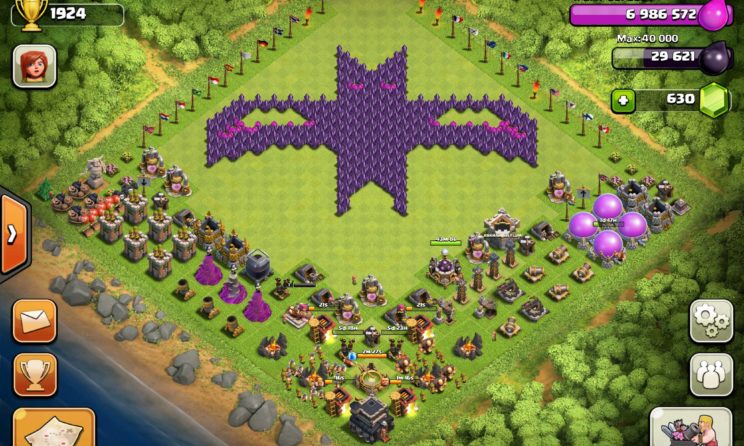744x446 pixels.
Task: Open the mail inbox envelope button
Action: coord(34,321)
